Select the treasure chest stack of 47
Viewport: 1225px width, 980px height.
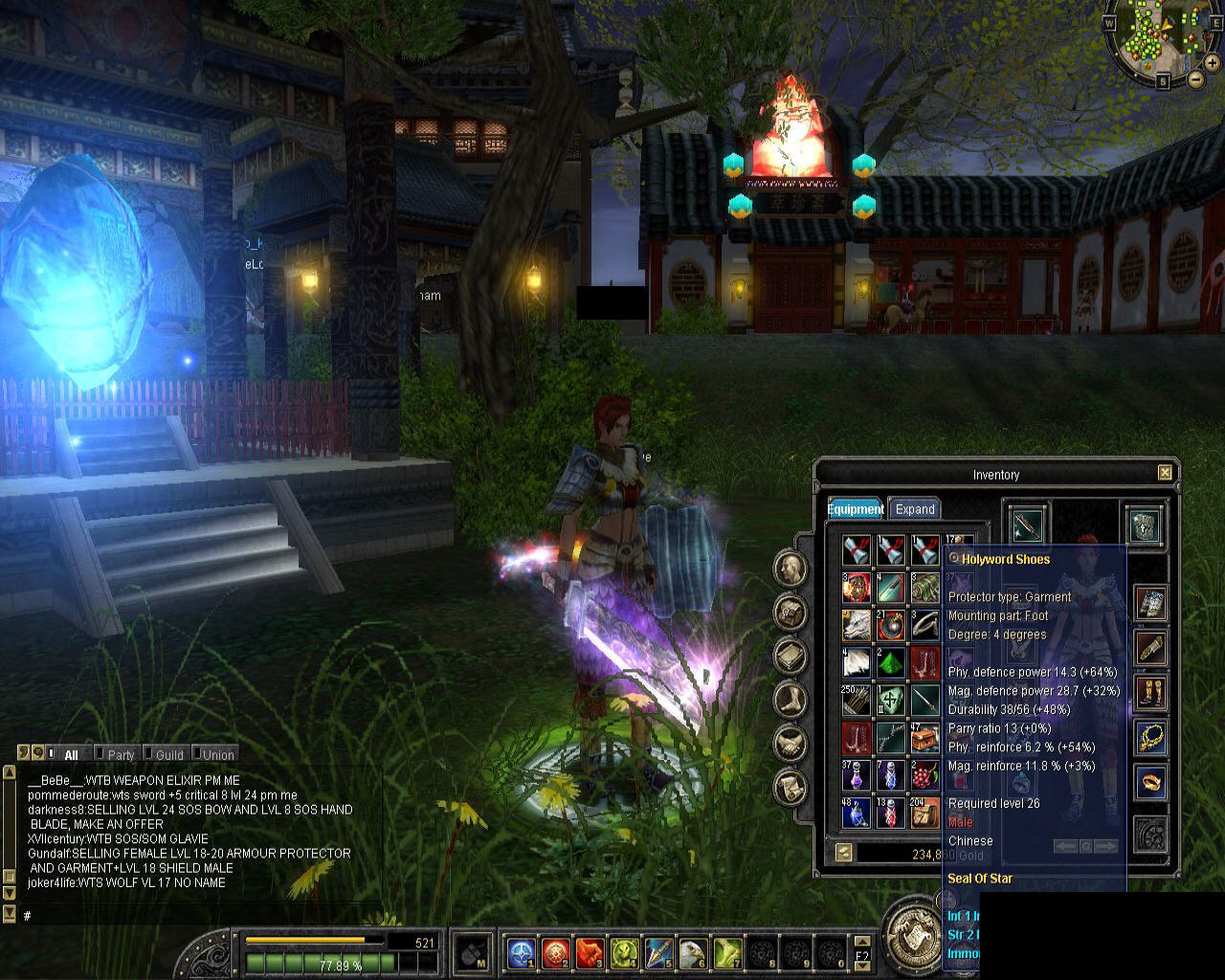(x=925, y=738)
